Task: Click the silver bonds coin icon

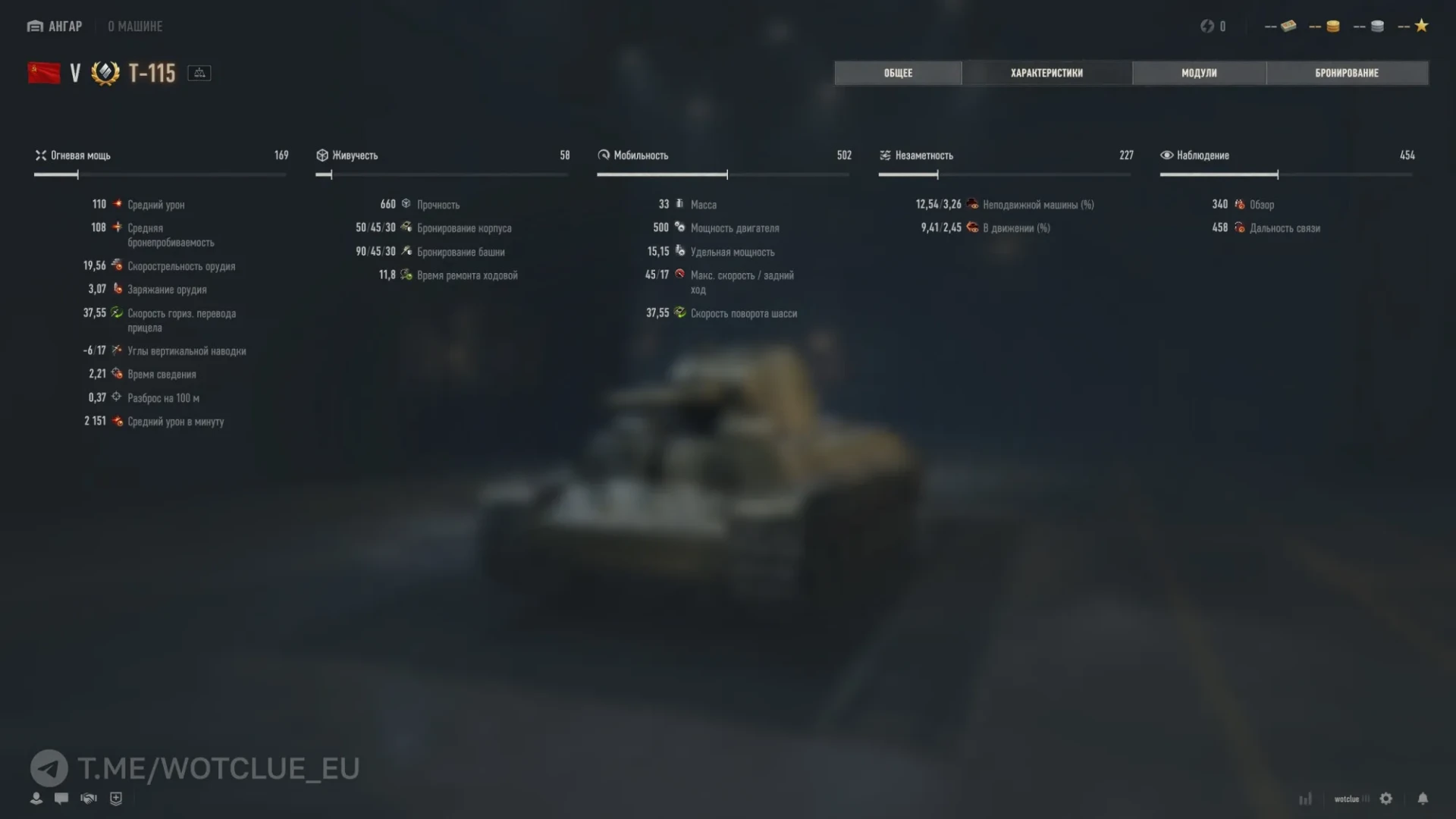Action: point(1378,26)
